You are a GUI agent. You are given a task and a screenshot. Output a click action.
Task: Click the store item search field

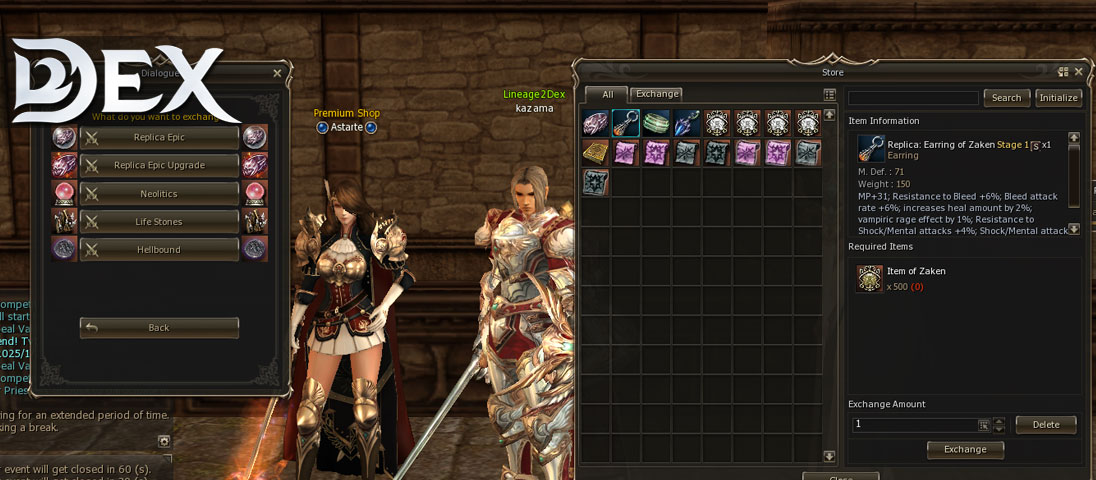(x=913, y=98)
